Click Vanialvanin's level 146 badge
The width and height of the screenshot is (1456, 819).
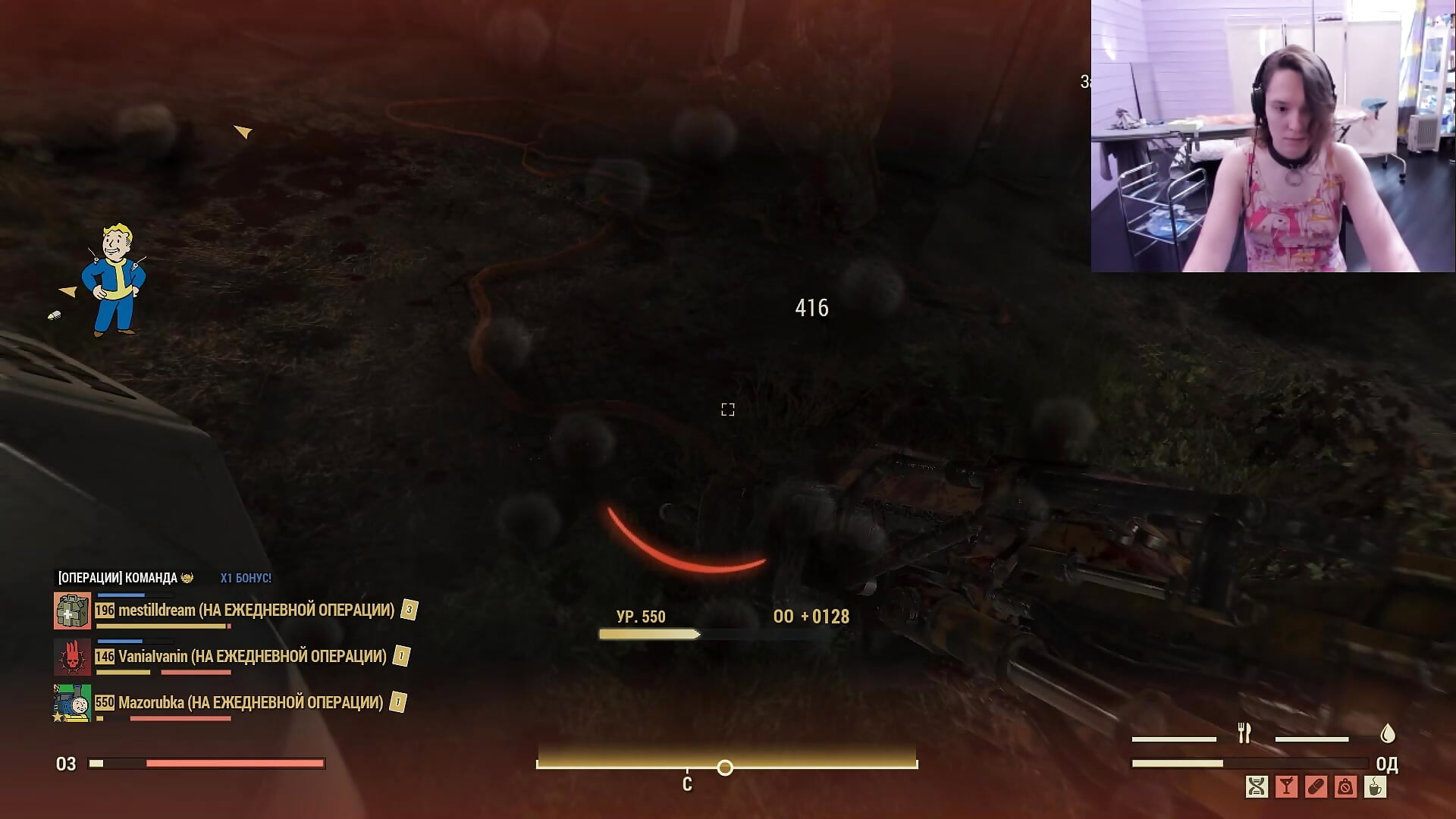click(105, 657)
